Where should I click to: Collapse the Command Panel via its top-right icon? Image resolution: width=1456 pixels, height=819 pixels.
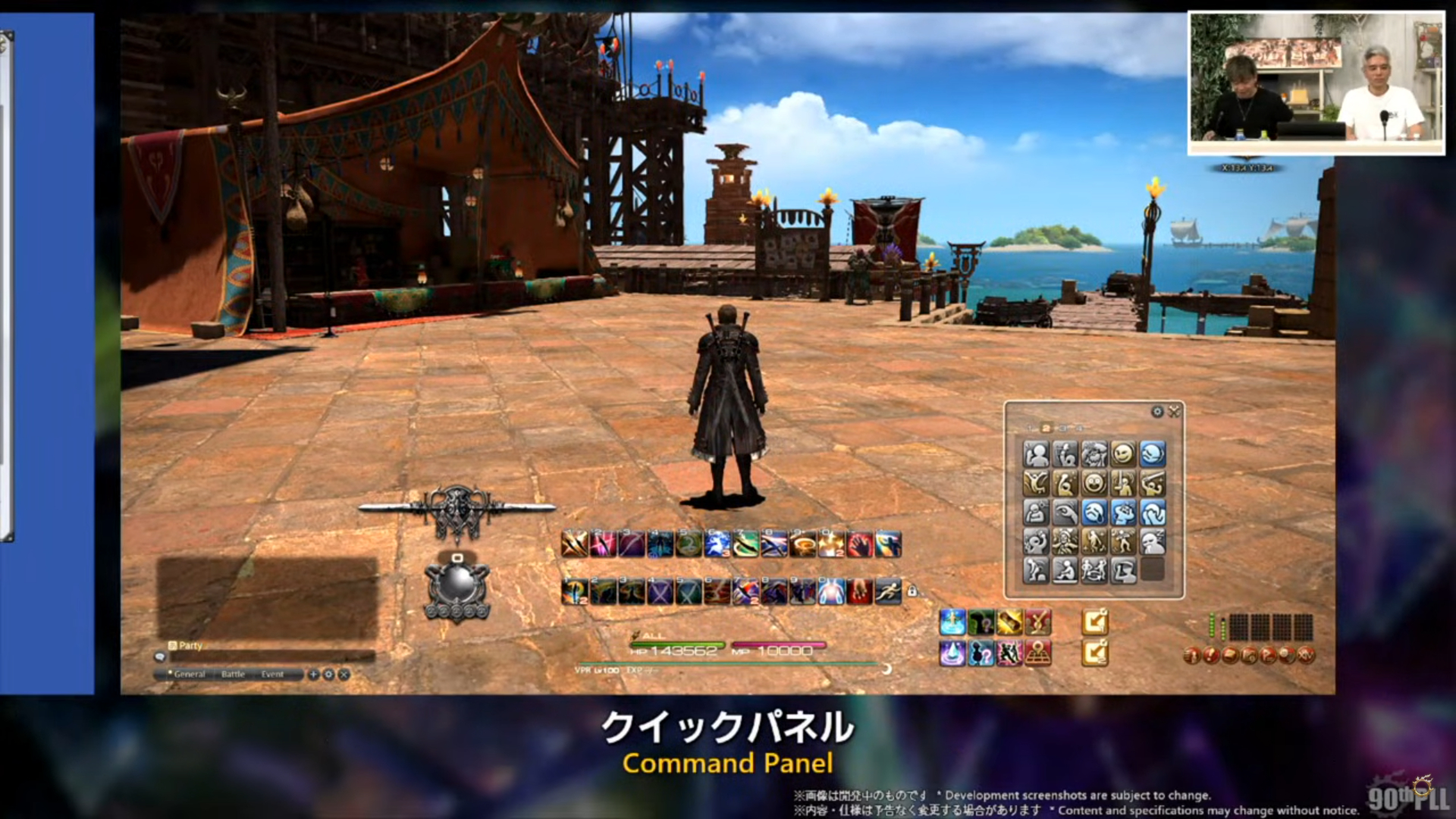click(x=1174, y=410)
